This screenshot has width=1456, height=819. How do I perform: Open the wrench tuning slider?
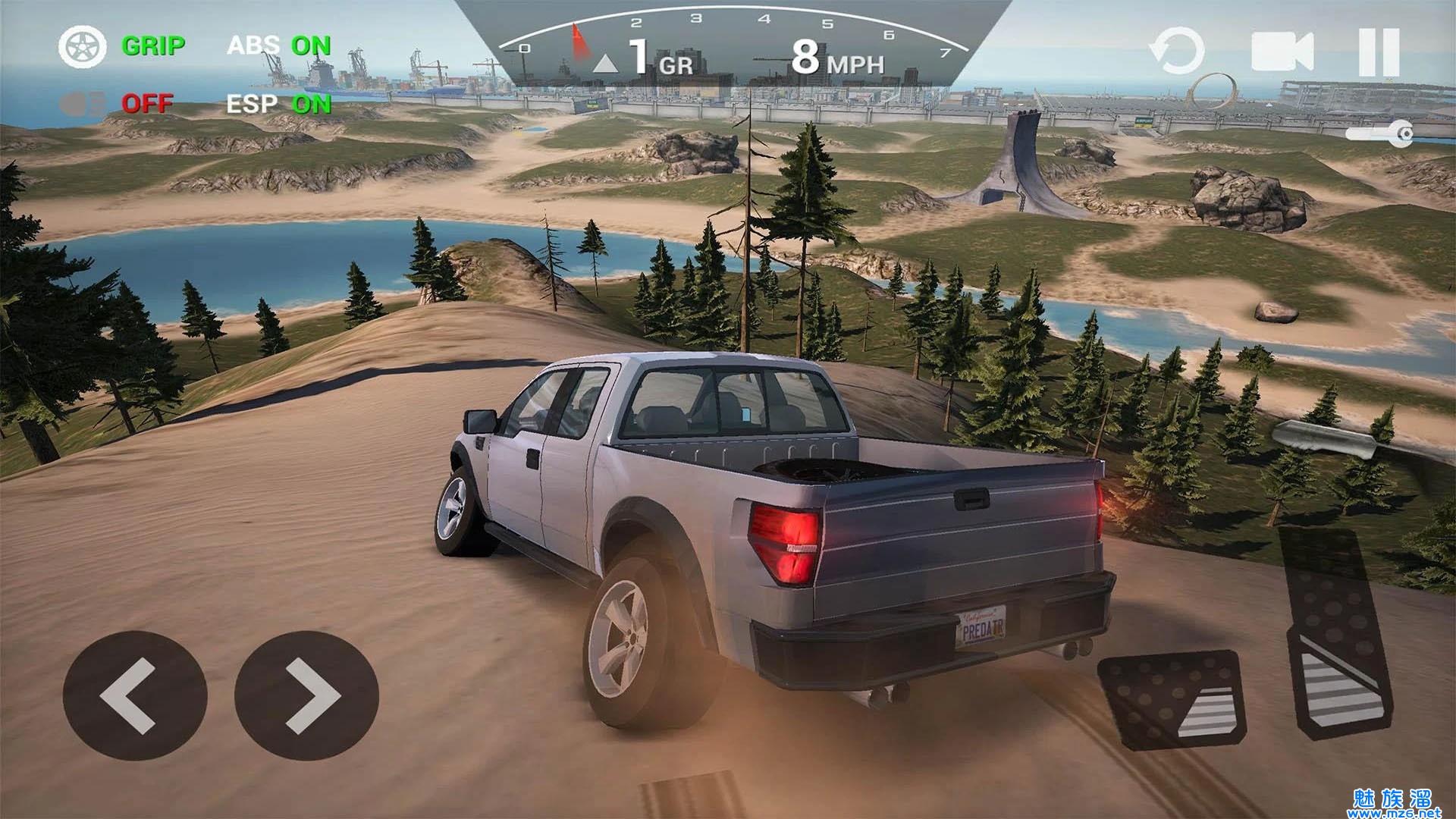coord(1379,134)
